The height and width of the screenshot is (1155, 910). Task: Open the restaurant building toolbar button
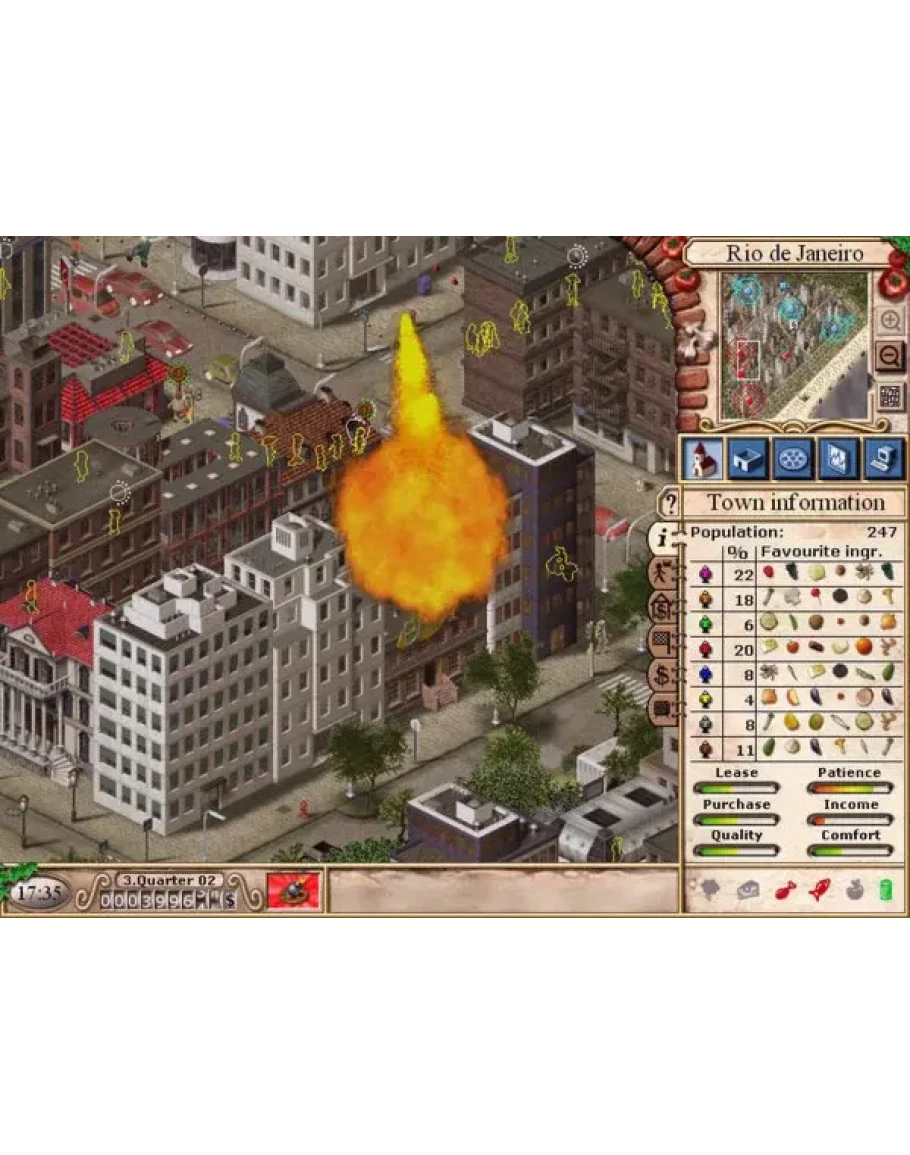tap(747, 459)
